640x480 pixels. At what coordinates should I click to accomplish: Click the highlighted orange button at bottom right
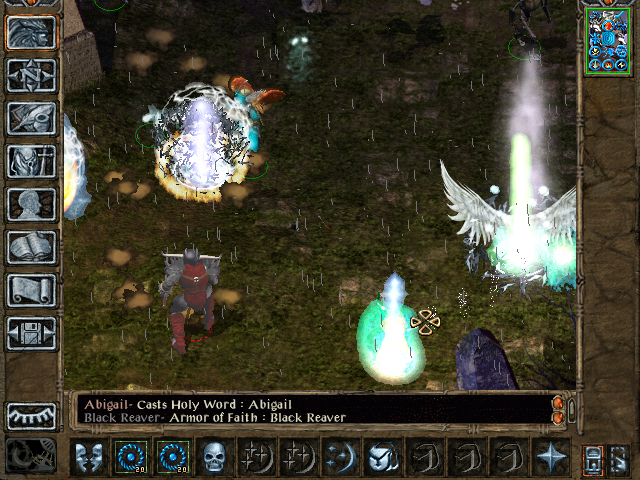(592, 459)
